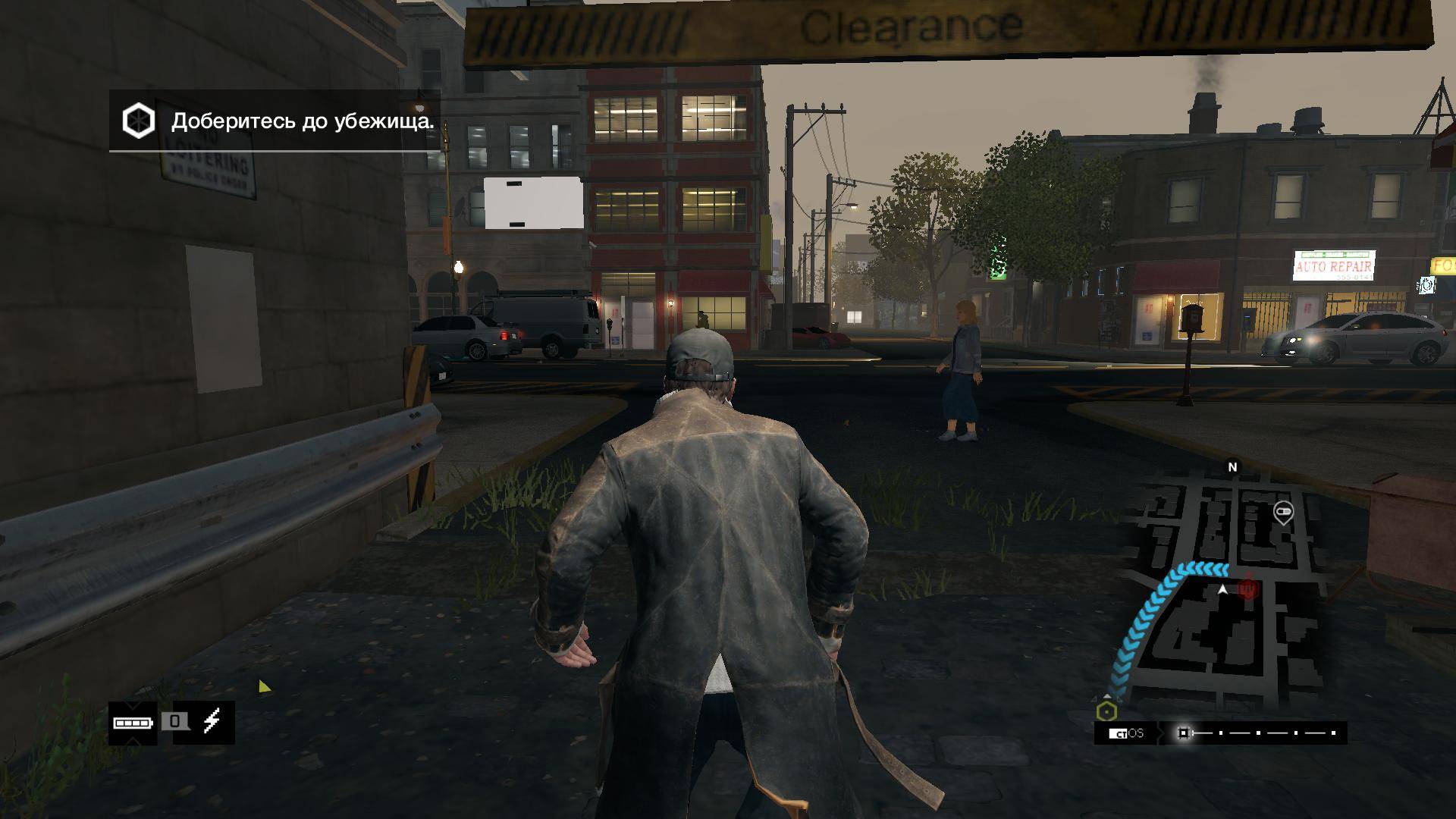
Task: Activate the lightning bolt hack icon
Action: coord(212,721)
